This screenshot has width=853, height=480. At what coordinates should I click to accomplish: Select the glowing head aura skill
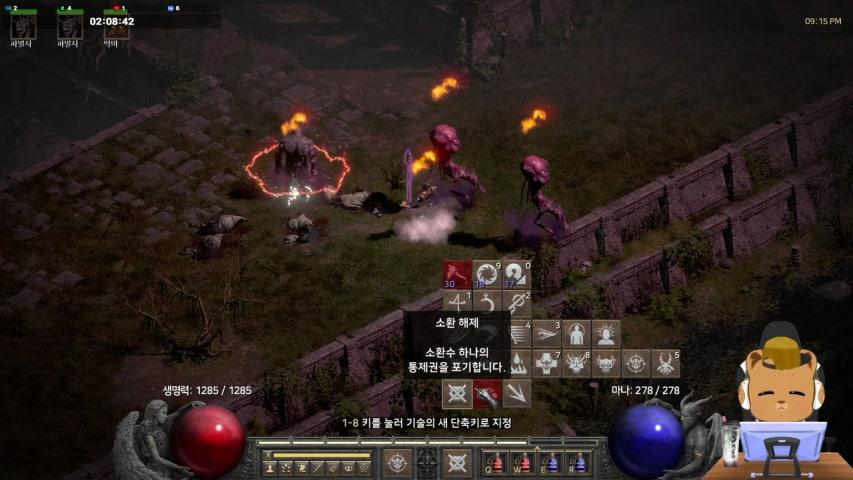coord(605,334)
